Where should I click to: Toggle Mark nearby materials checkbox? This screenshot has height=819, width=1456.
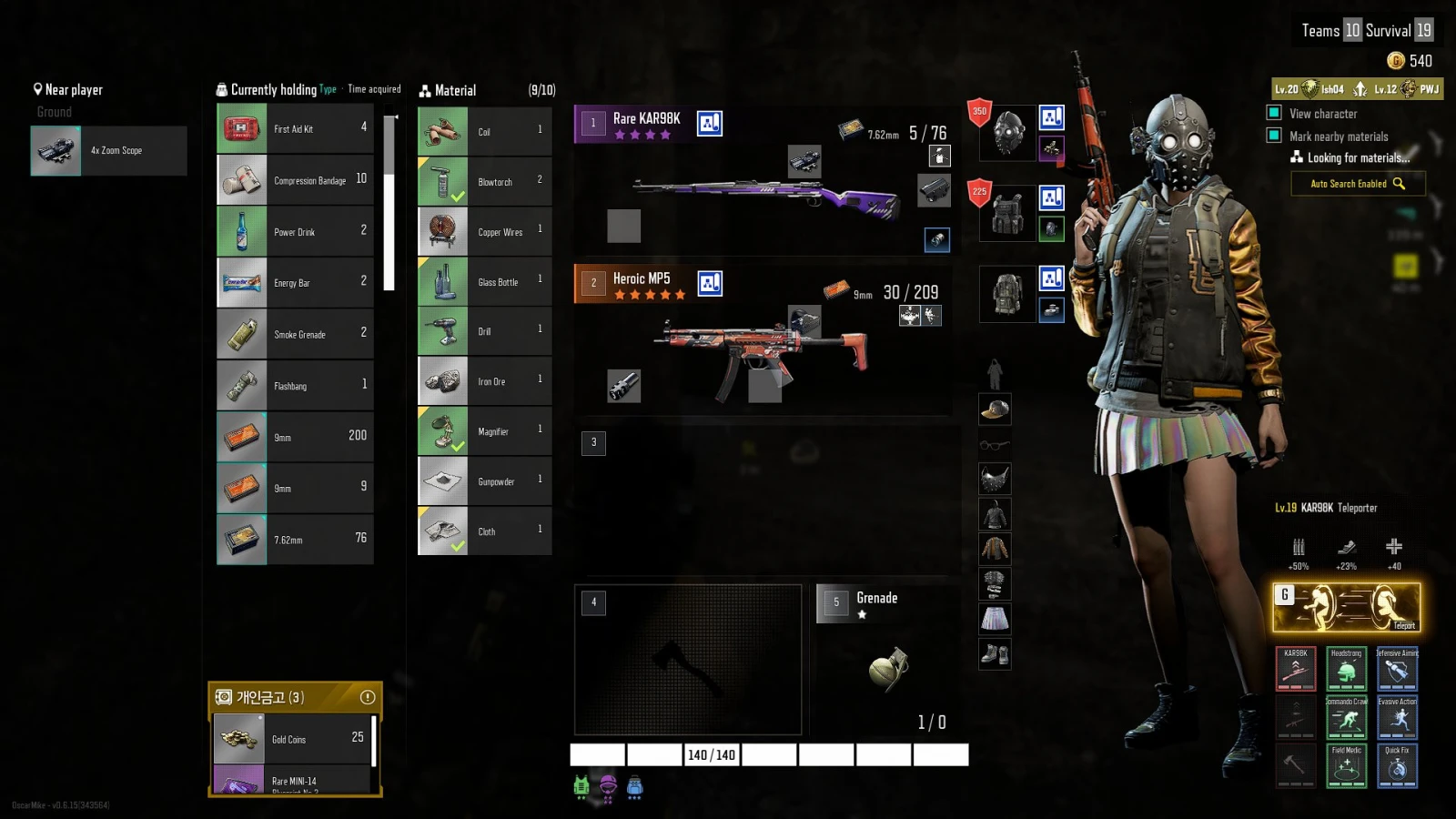1274,136
